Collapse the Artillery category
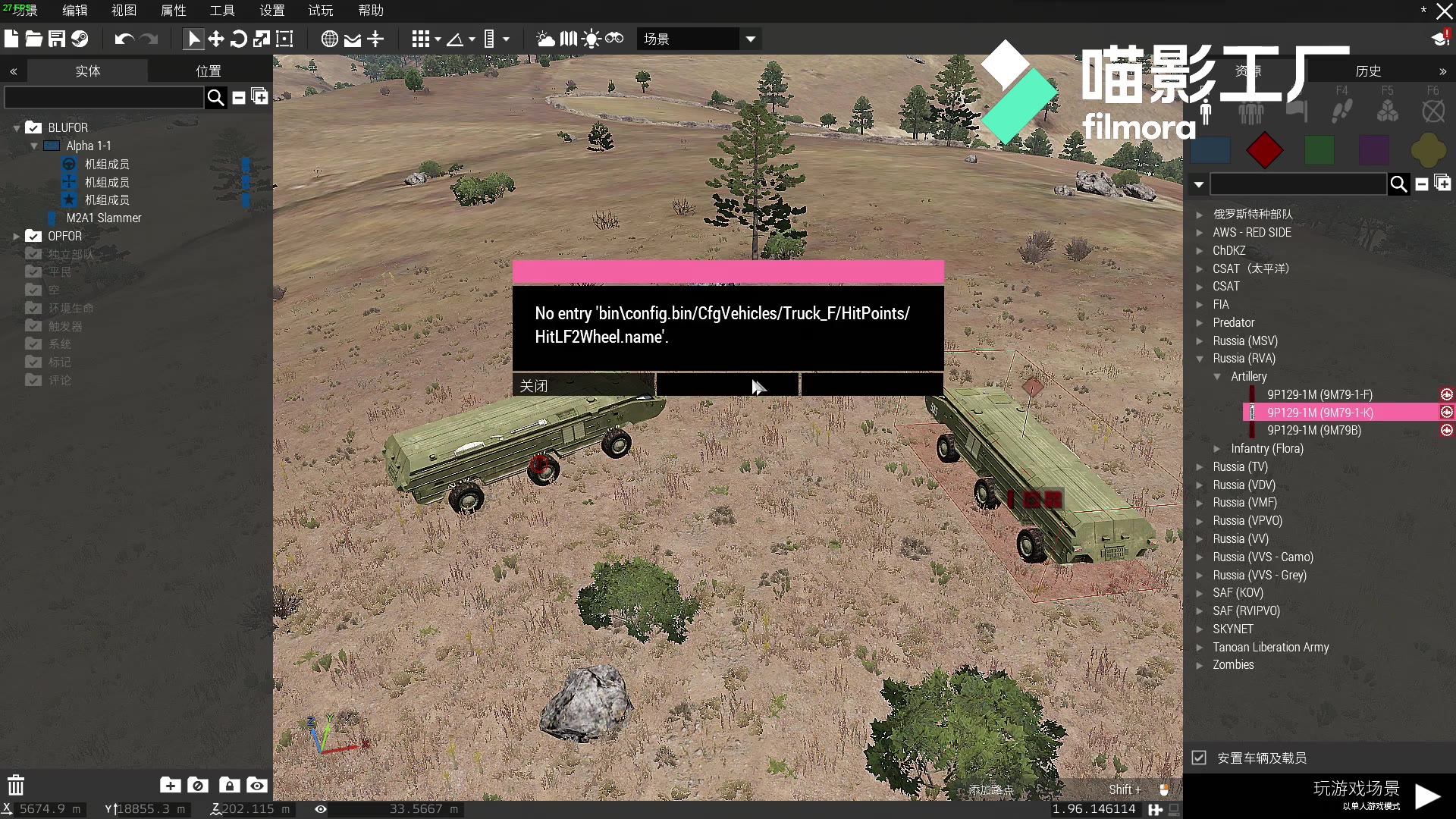 1219,376
